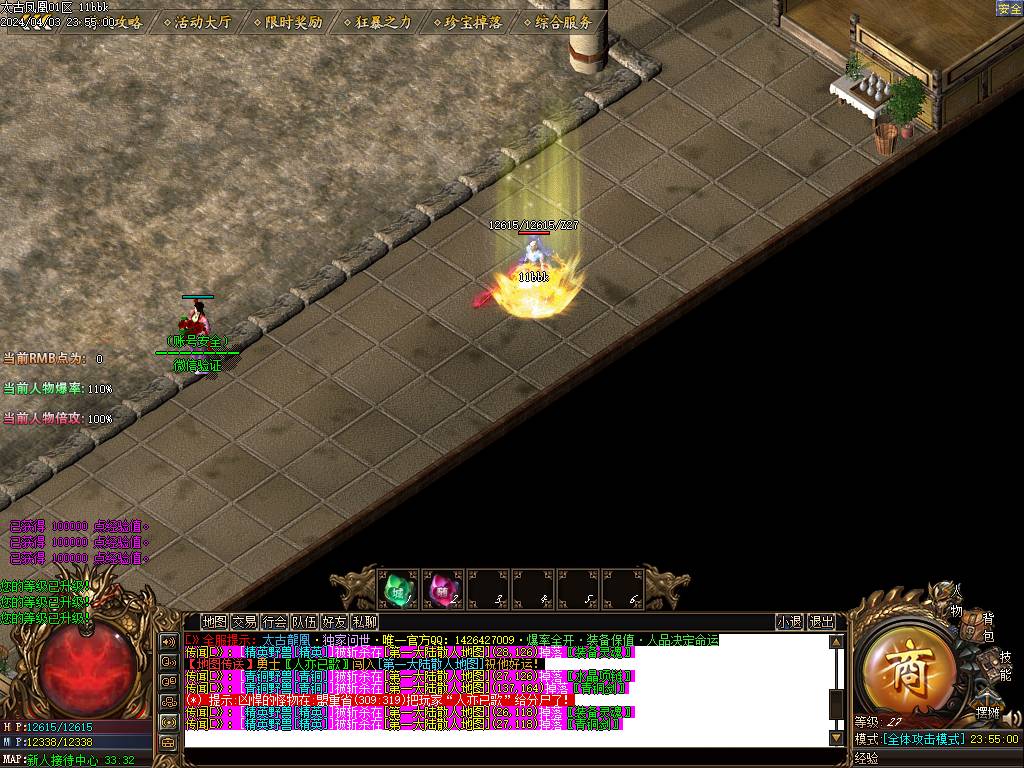Use the green 城 gem in hotbar slot 1
1024x768 pixels.
398,589
